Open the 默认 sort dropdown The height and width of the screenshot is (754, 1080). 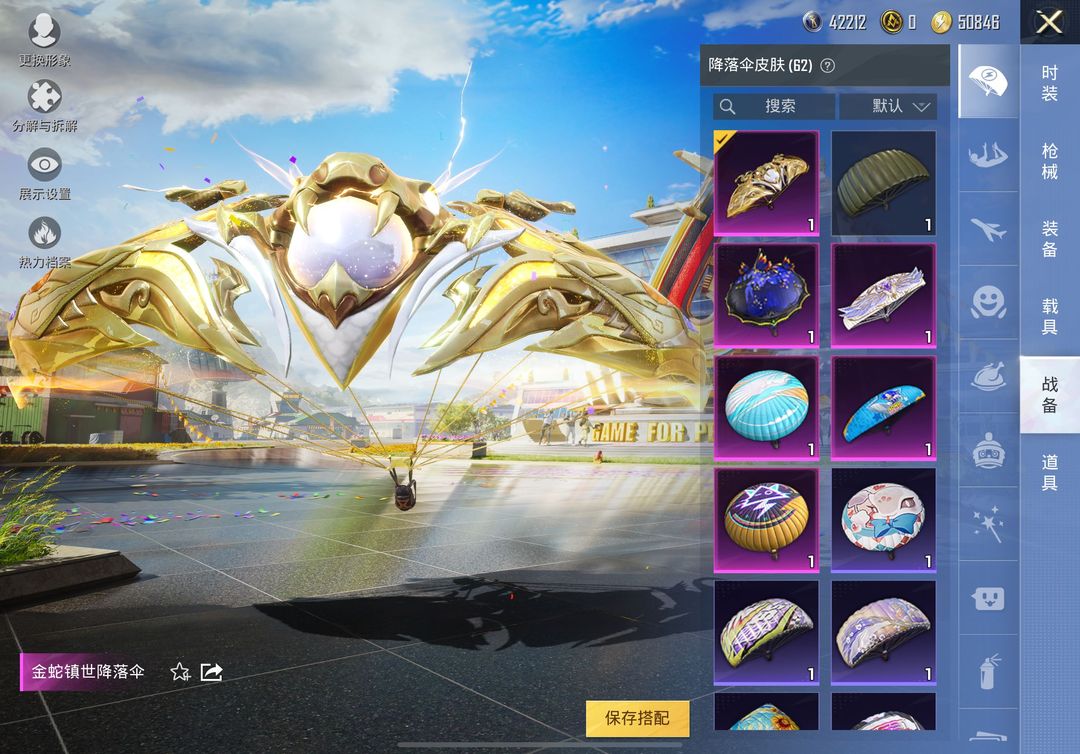click(x=887, y=106)
